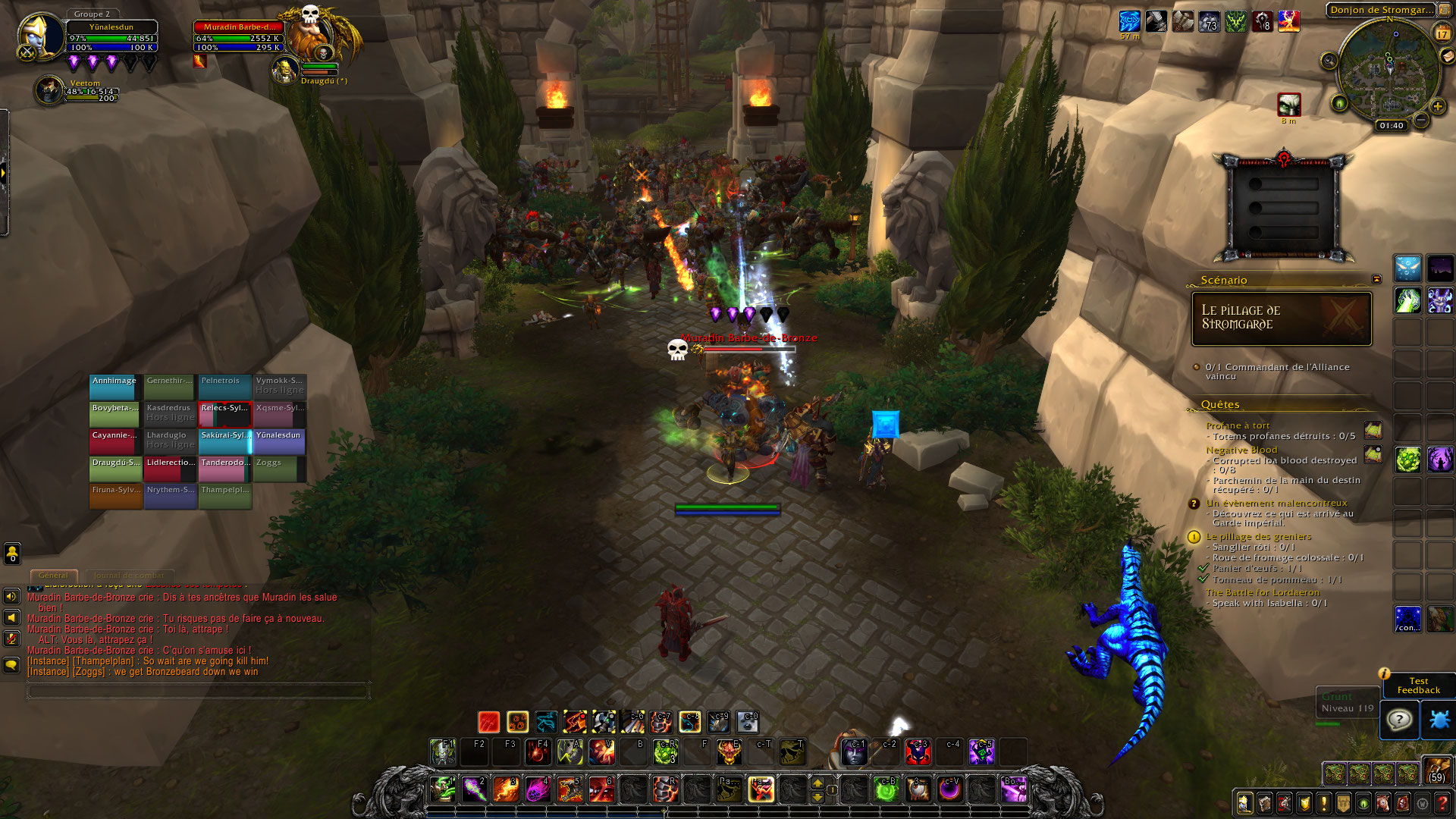The image size is (1456, 819).
Task: Select Anhhimage in the raid frames
Action: 115,387
